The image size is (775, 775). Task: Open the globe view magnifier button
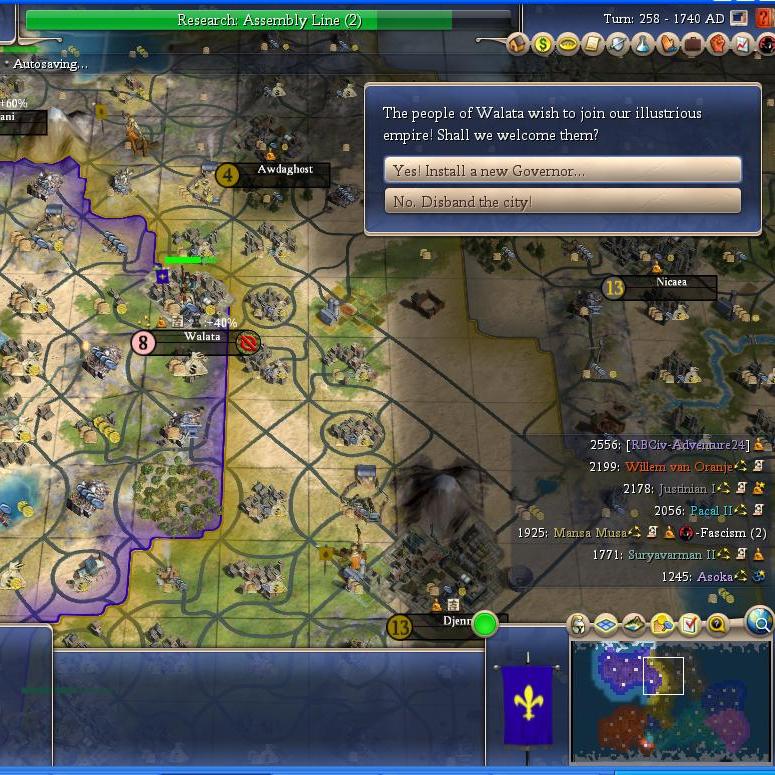[760, 623]
